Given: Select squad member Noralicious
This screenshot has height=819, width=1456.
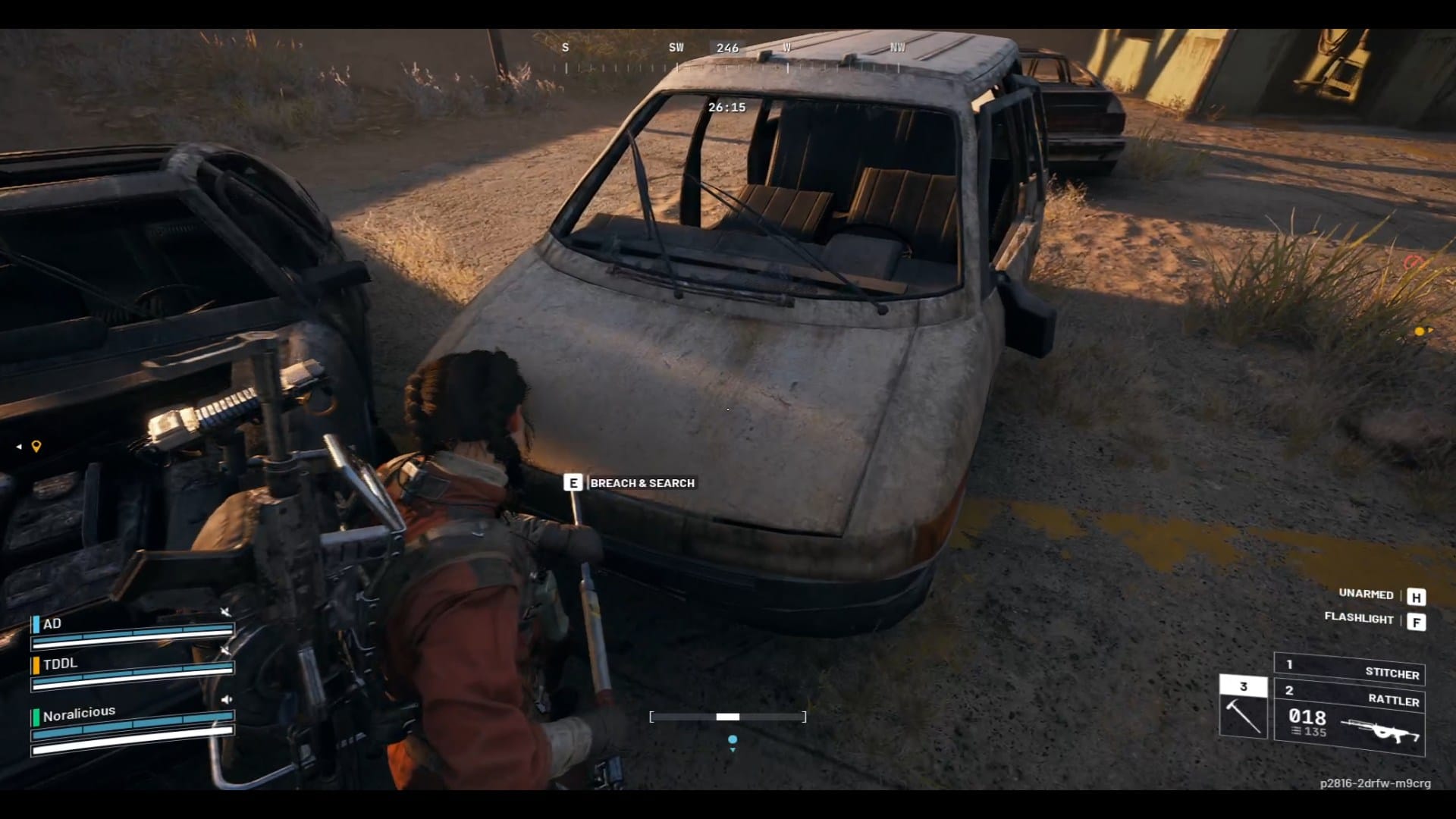Looking at the screenshot, I should 79,714.
